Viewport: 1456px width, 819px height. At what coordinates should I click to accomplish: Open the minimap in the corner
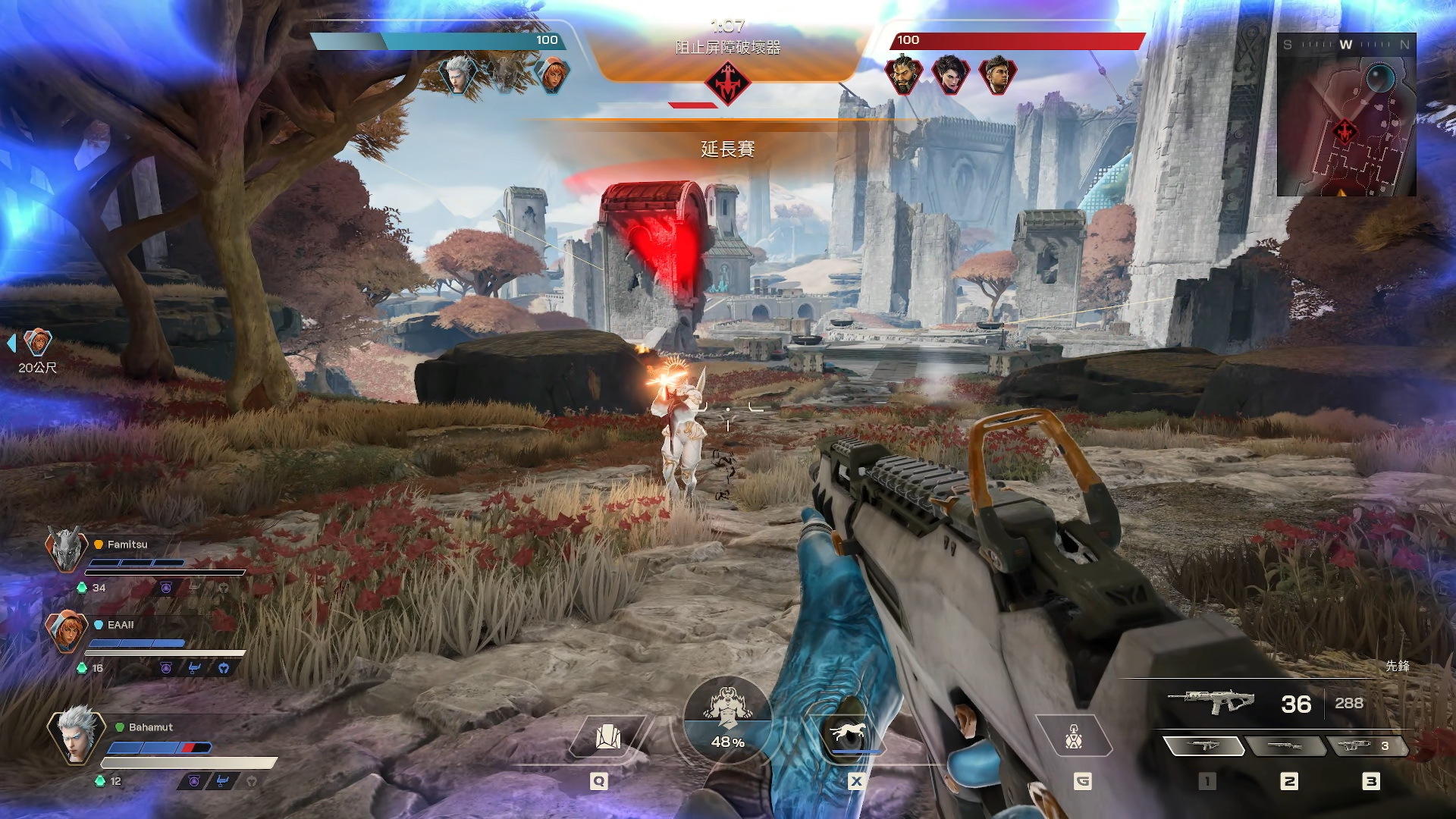tap(1346, 115)
